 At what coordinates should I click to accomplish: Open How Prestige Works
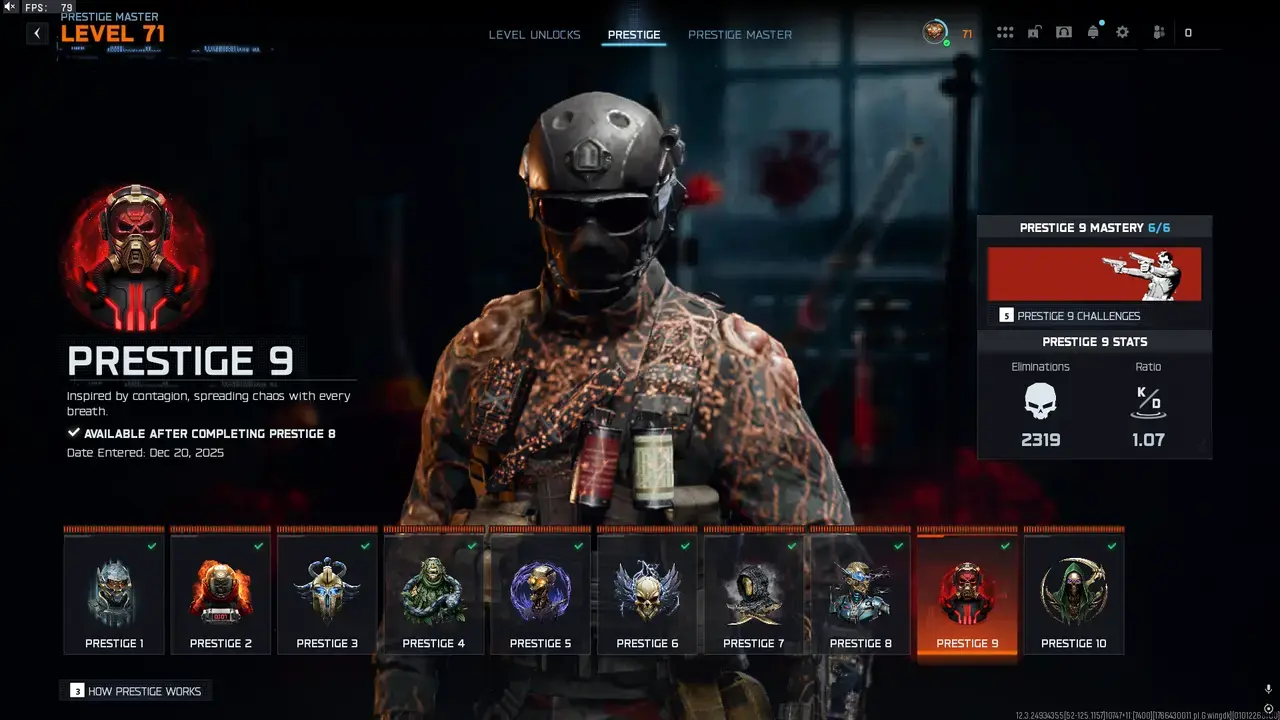pyautogui.click(x=135, y=690)
